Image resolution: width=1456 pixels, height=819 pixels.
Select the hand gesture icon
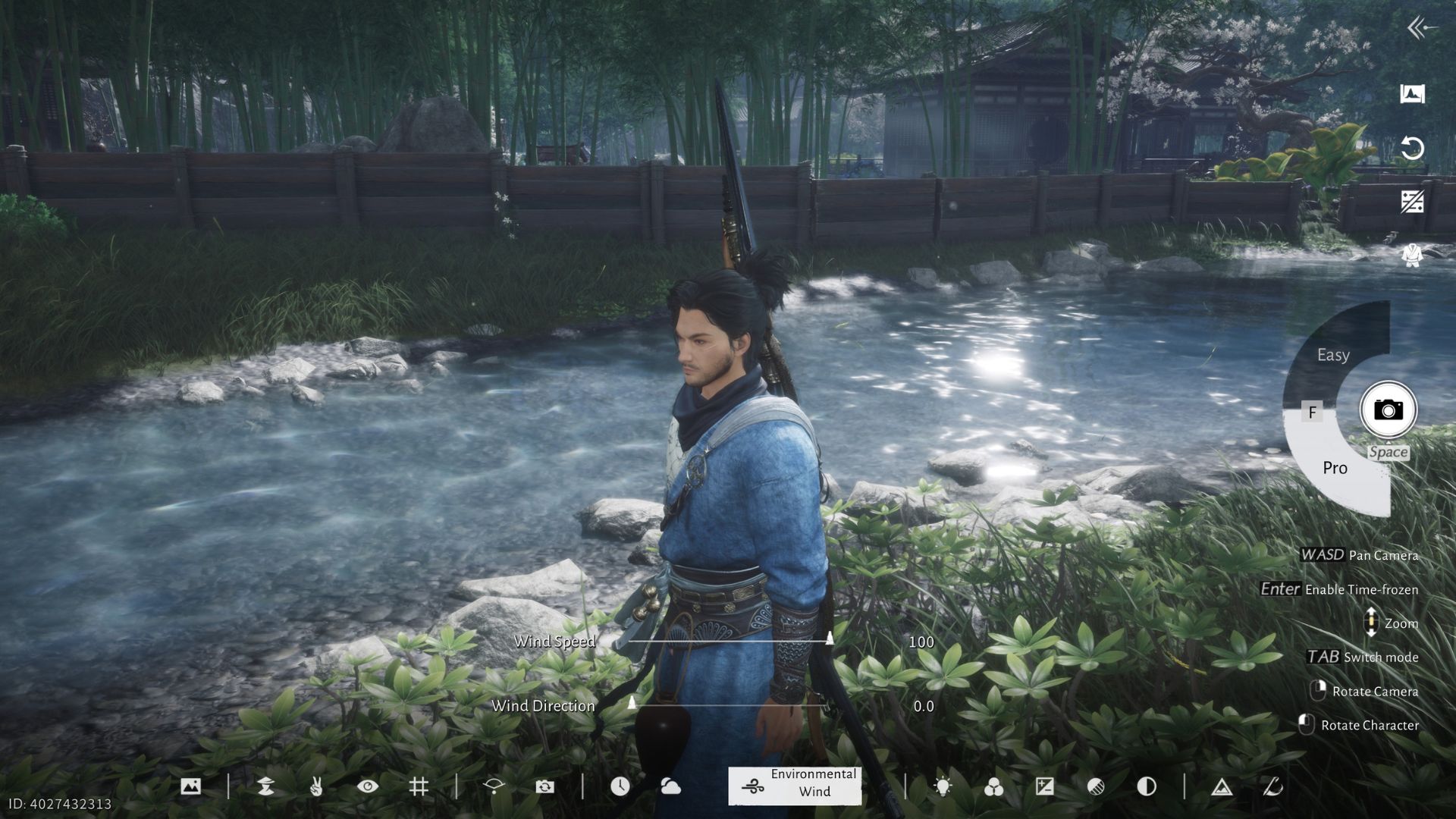pos(318,786)
